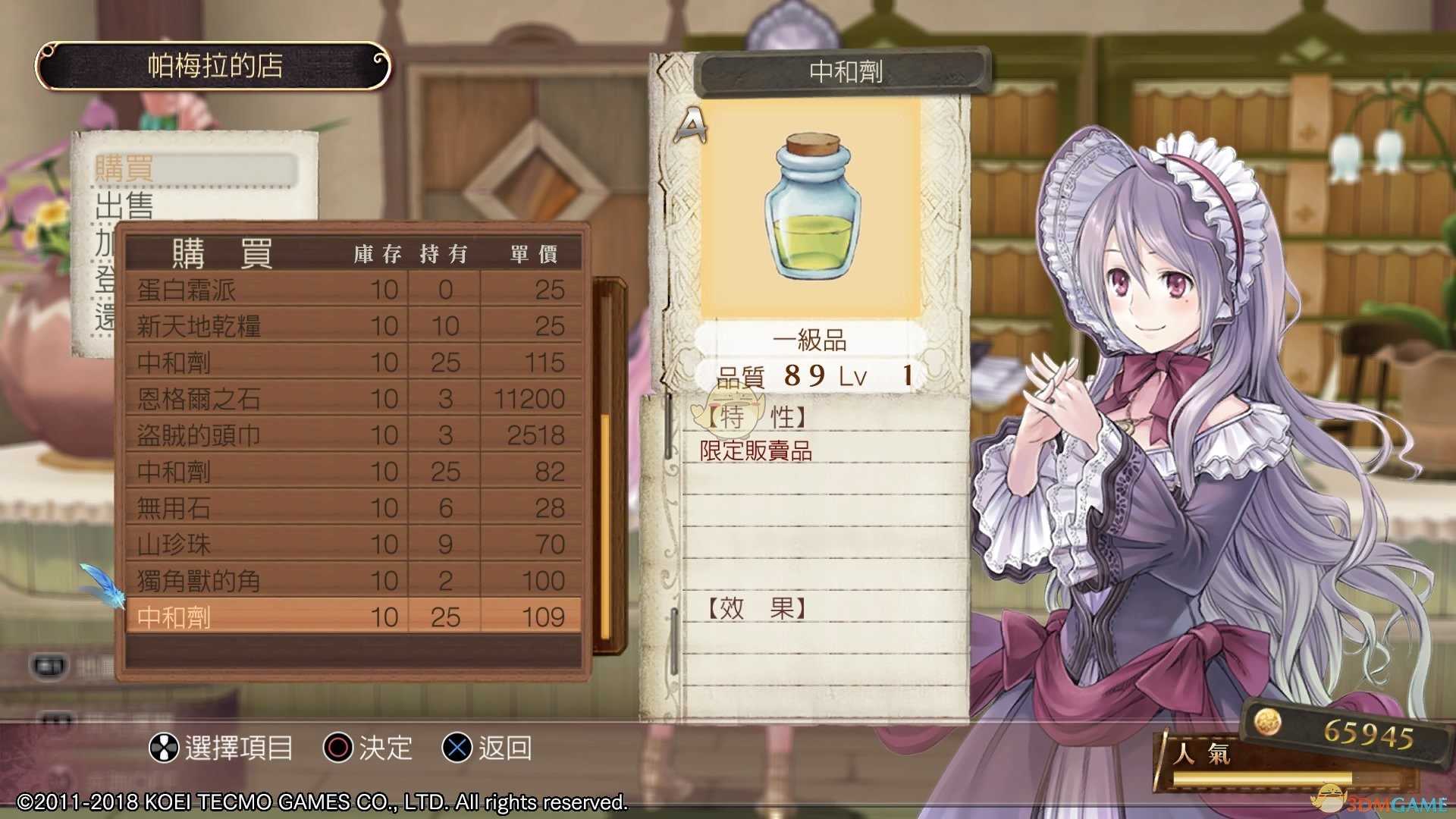This screenshot has height=819, width=1456.
Task: Pick the 新天地乾糧 row
Action: 353,326
